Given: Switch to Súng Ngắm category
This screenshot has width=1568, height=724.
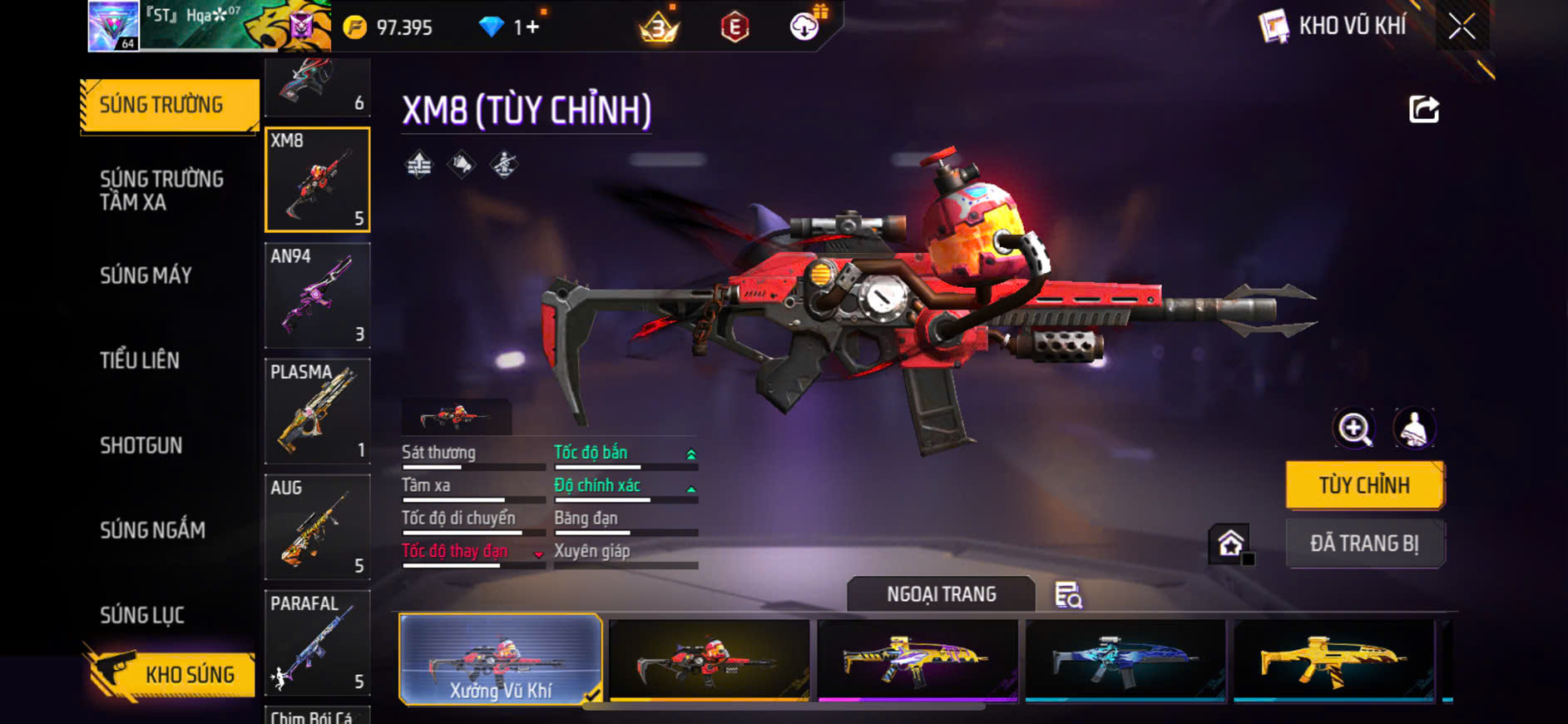Looking at the screenshot, I should coord(152,530).
